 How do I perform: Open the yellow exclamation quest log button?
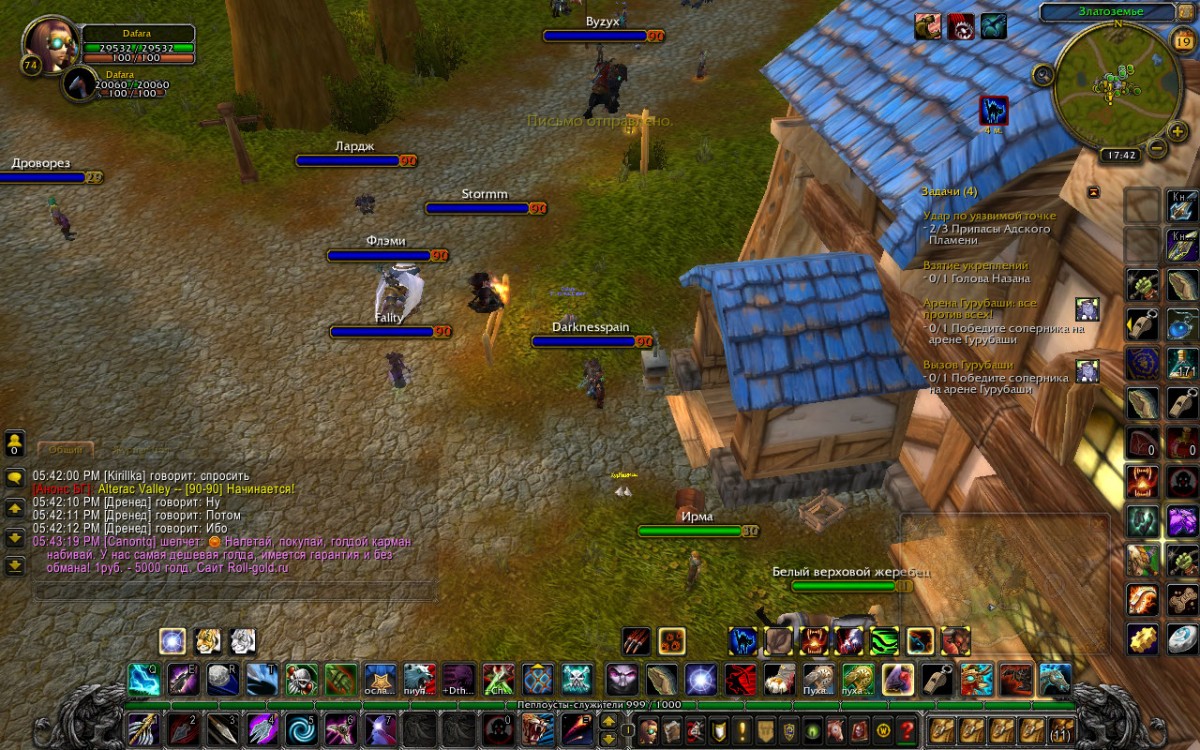[x=742, y=729]
